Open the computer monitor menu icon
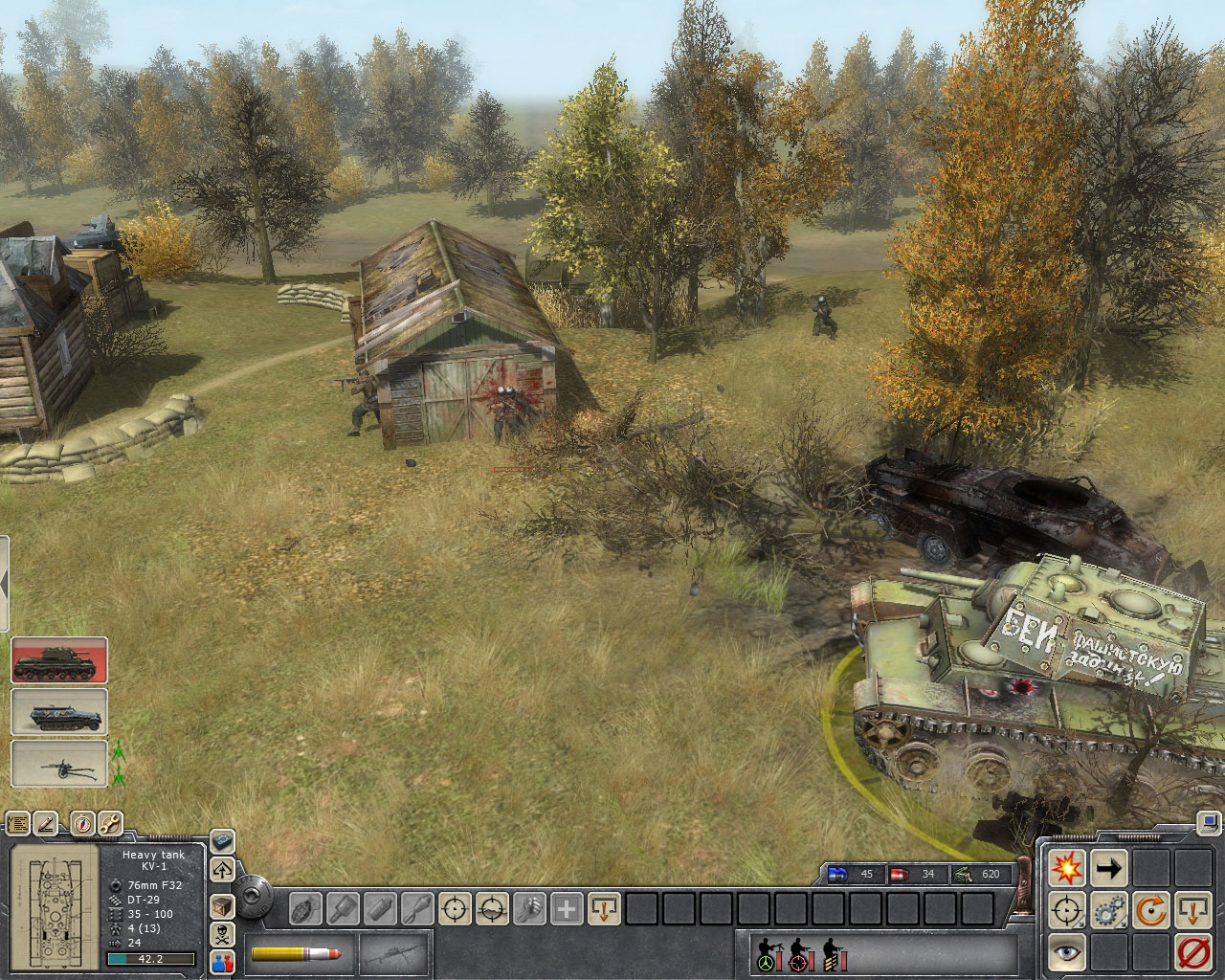Image resolution: width=1225 pixels, height=980 pixels. [1211, 822]
